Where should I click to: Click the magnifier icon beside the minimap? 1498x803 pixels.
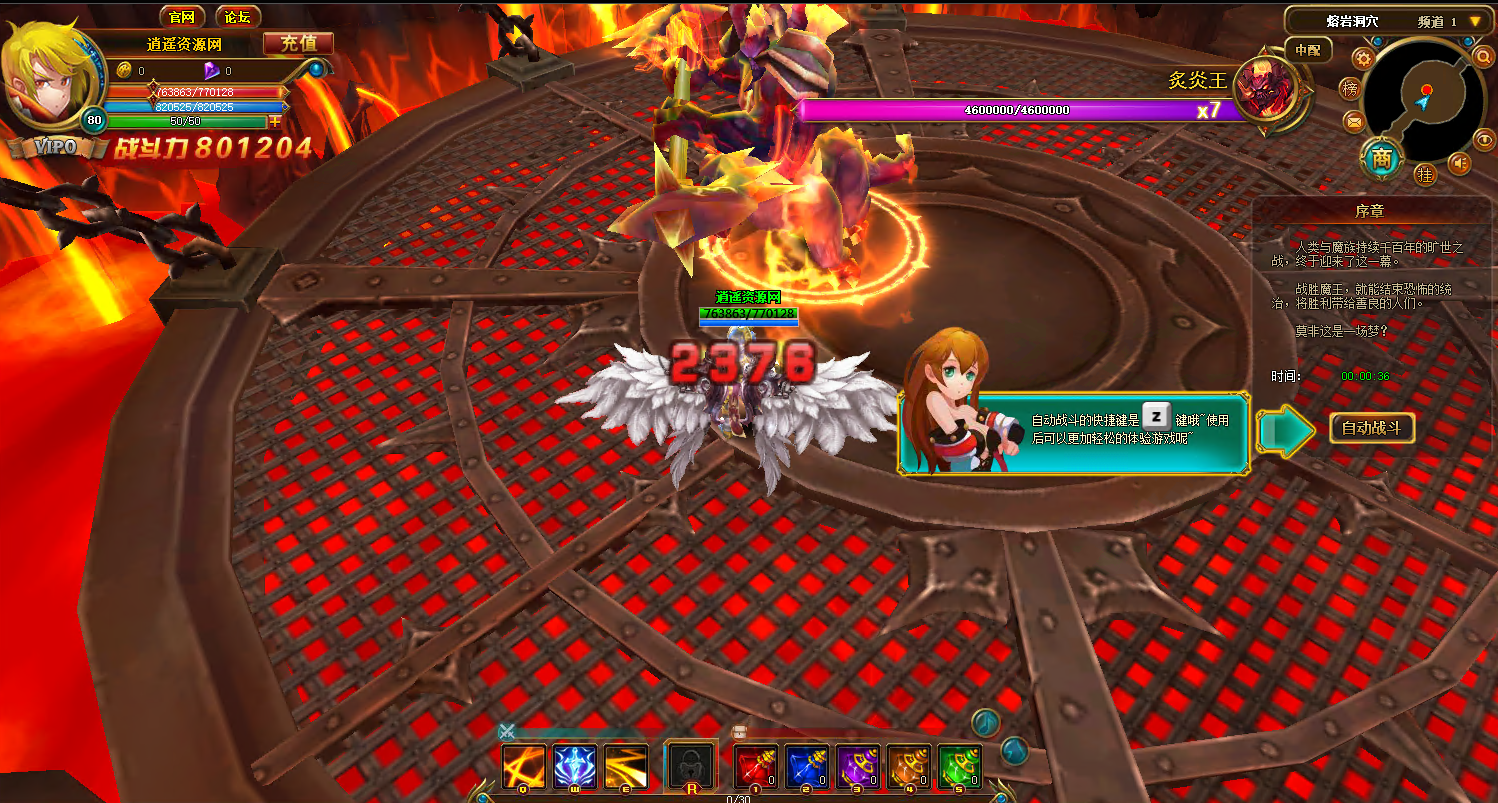pyautogui.click(x=1484, y=57)
